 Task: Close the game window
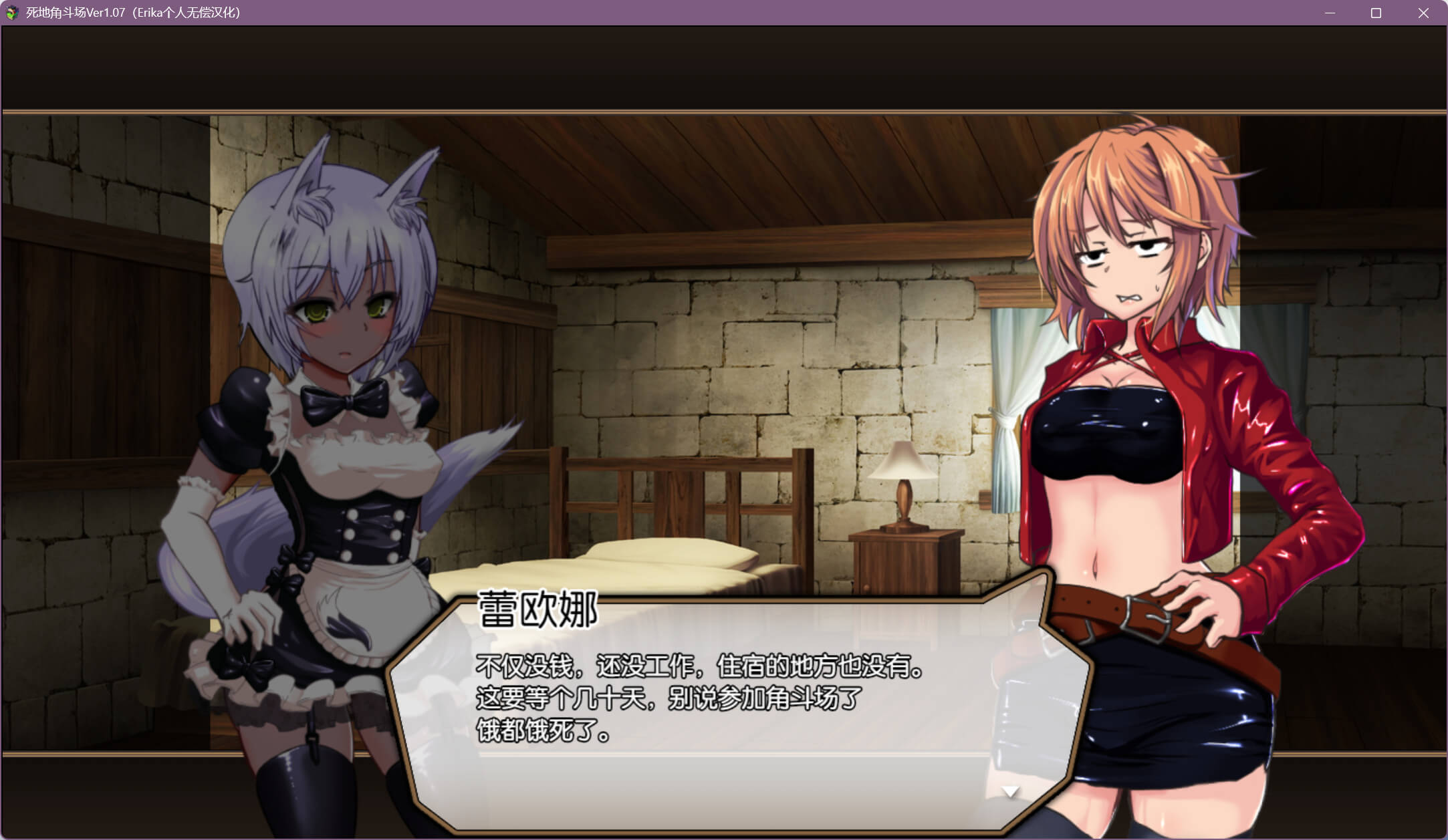click(1423, 13)
